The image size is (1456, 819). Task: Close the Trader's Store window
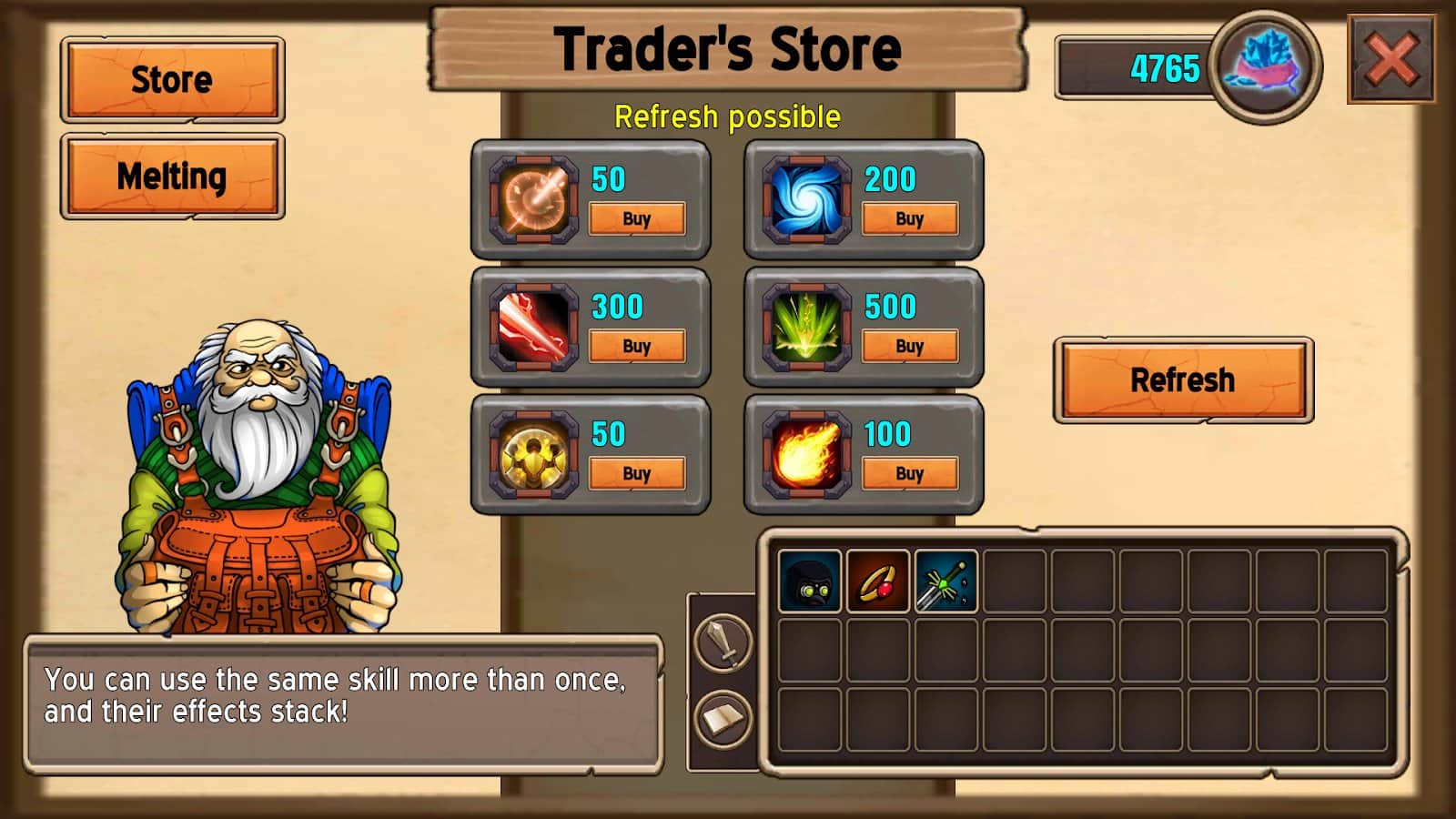pos(1391,60)
